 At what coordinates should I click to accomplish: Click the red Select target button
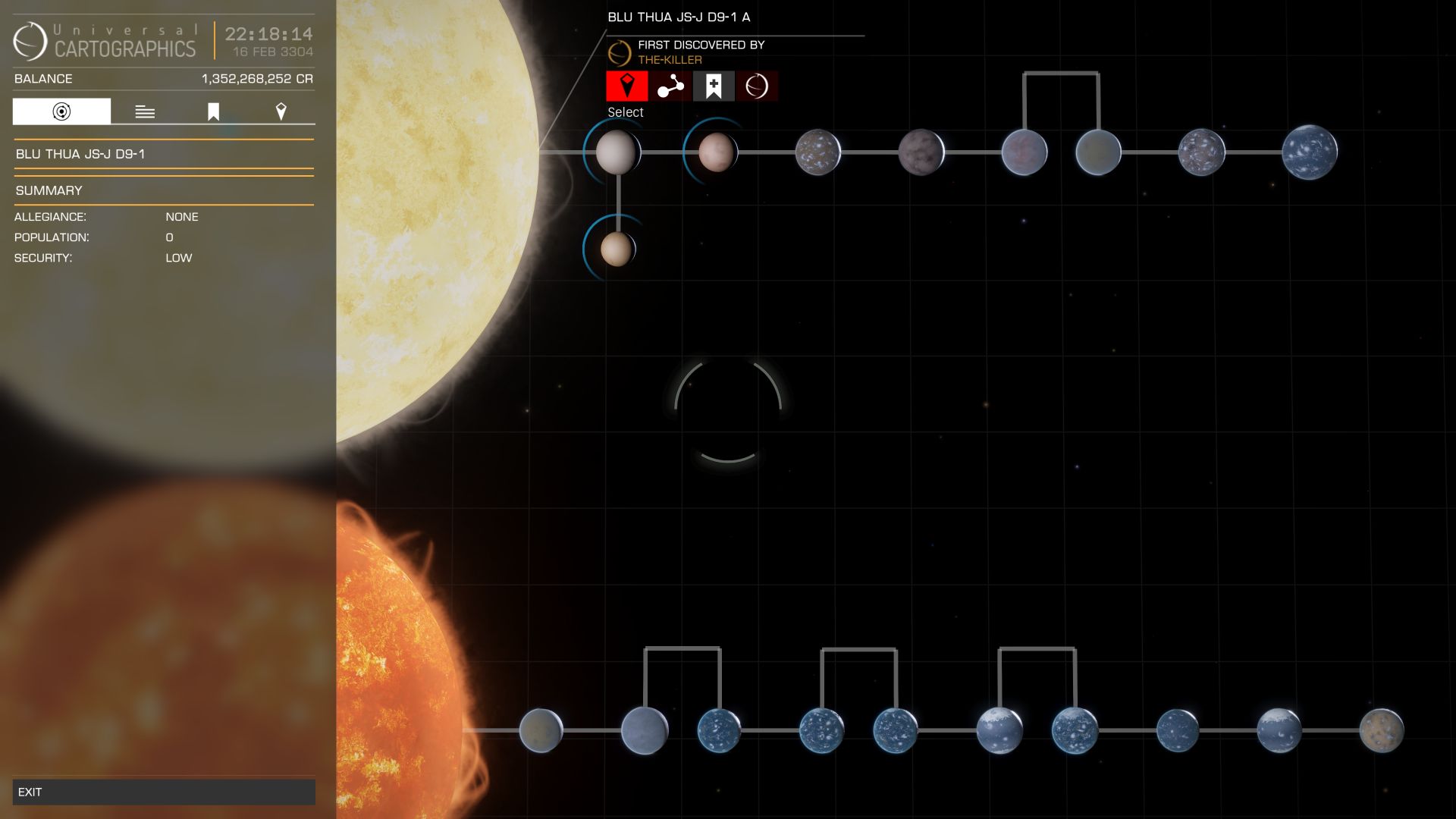(627, 86)
